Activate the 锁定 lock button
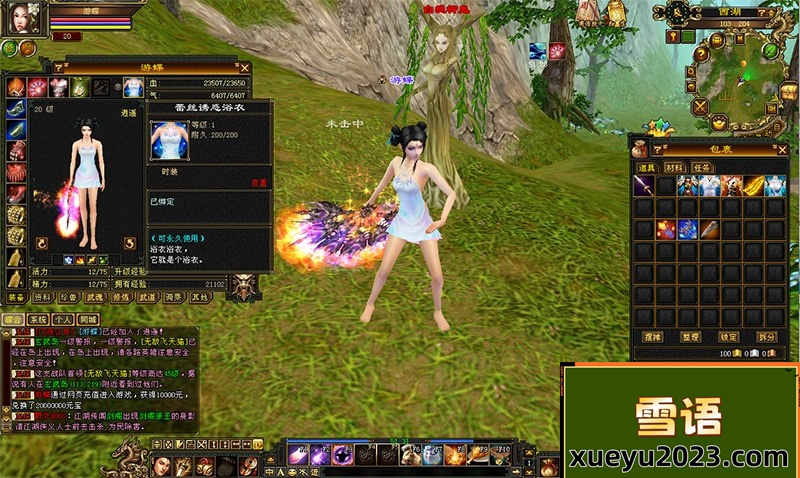The image size is (800, 478). tap(729, 337)
